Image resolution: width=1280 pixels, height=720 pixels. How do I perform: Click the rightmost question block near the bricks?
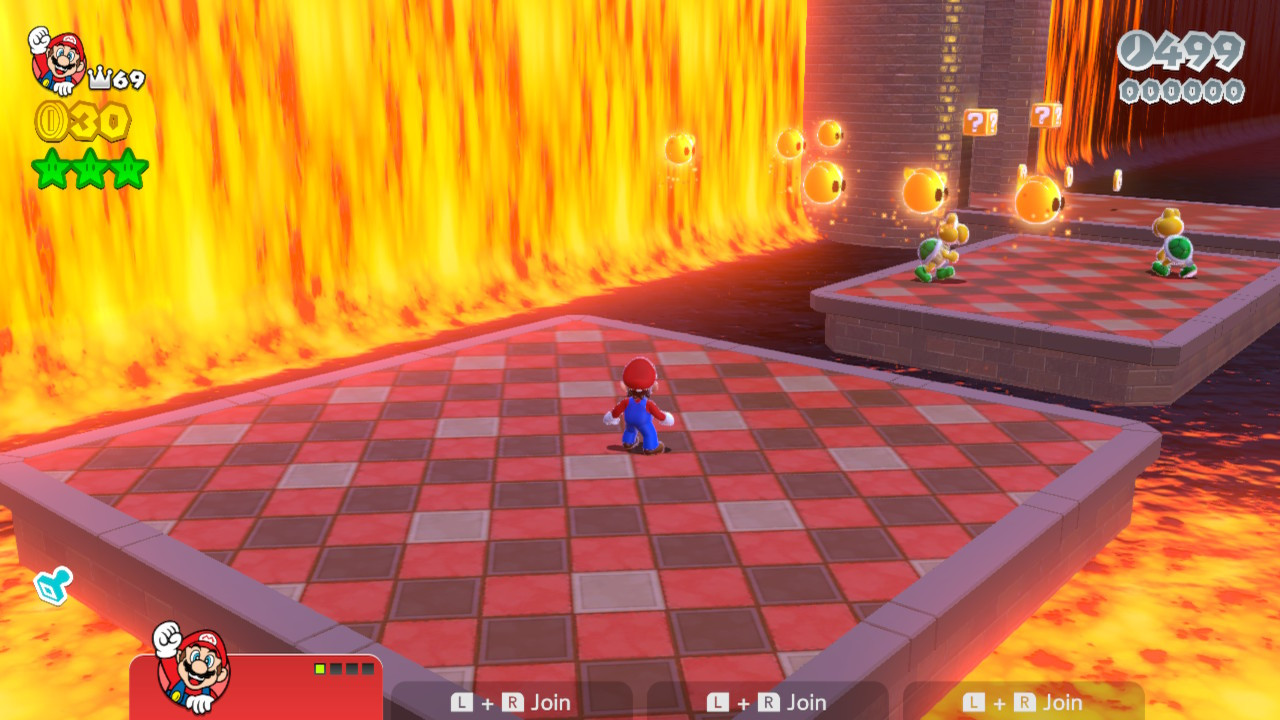pyautogui.click(x=1044, y=115)
